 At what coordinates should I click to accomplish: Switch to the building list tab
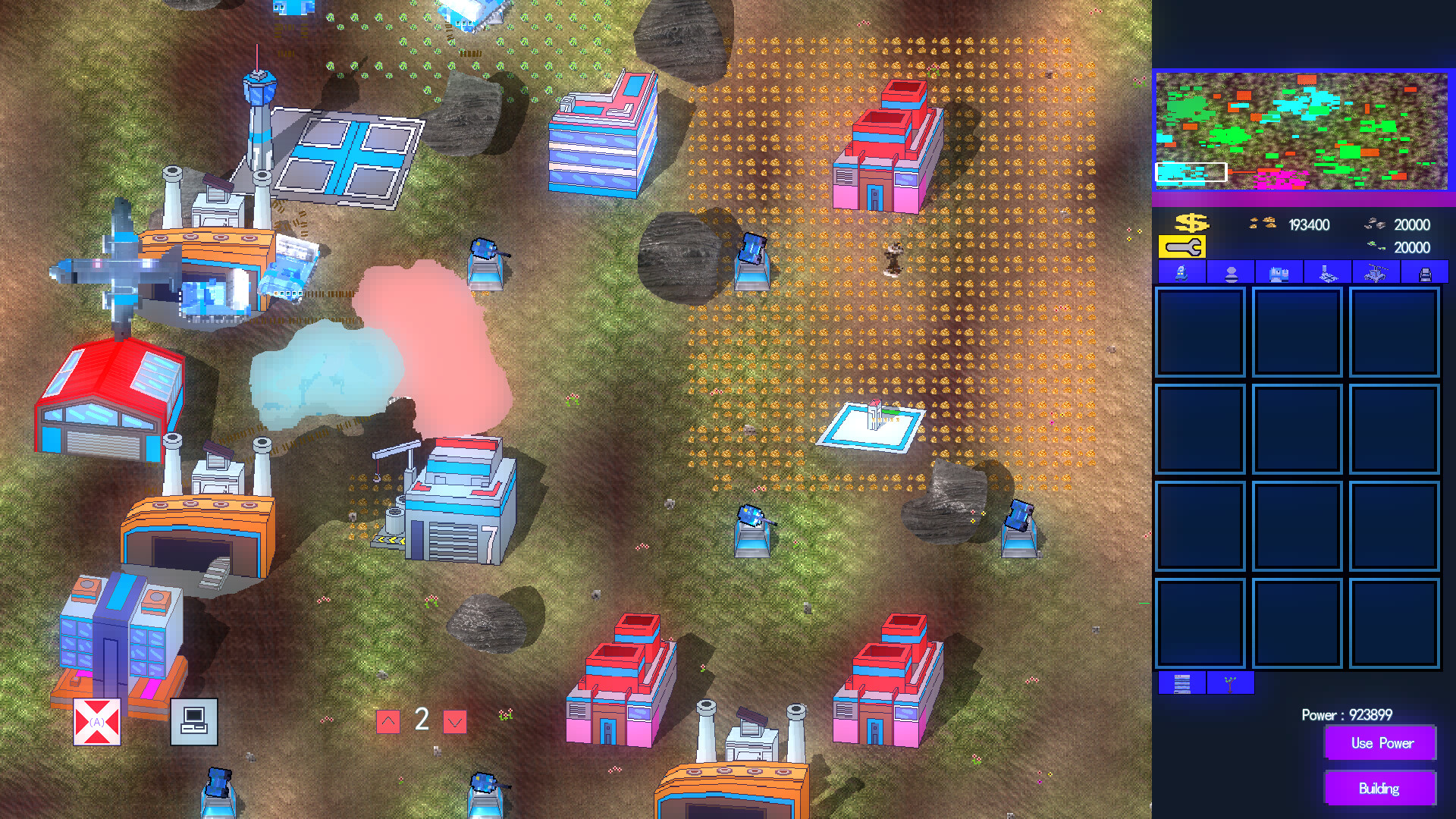pyautogui.click(x=1181, y=683)
